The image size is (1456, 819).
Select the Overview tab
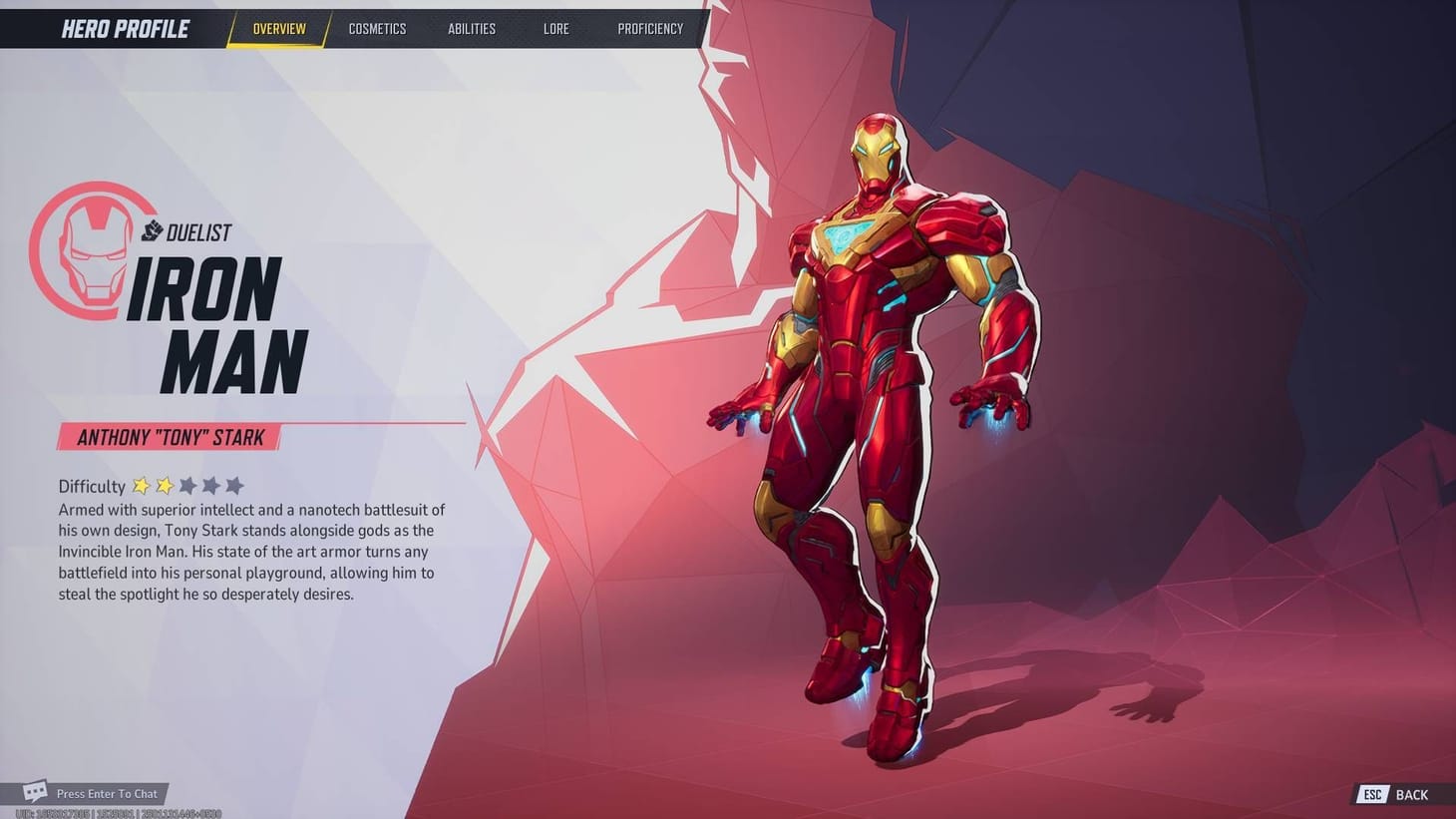[279, 28]
